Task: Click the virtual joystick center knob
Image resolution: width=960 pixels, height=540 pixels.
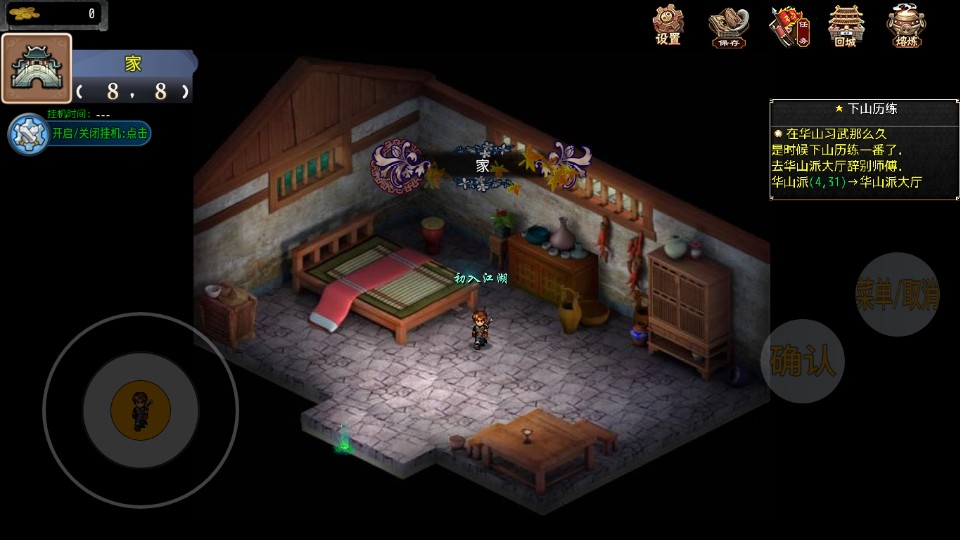Action: (140, 408)
